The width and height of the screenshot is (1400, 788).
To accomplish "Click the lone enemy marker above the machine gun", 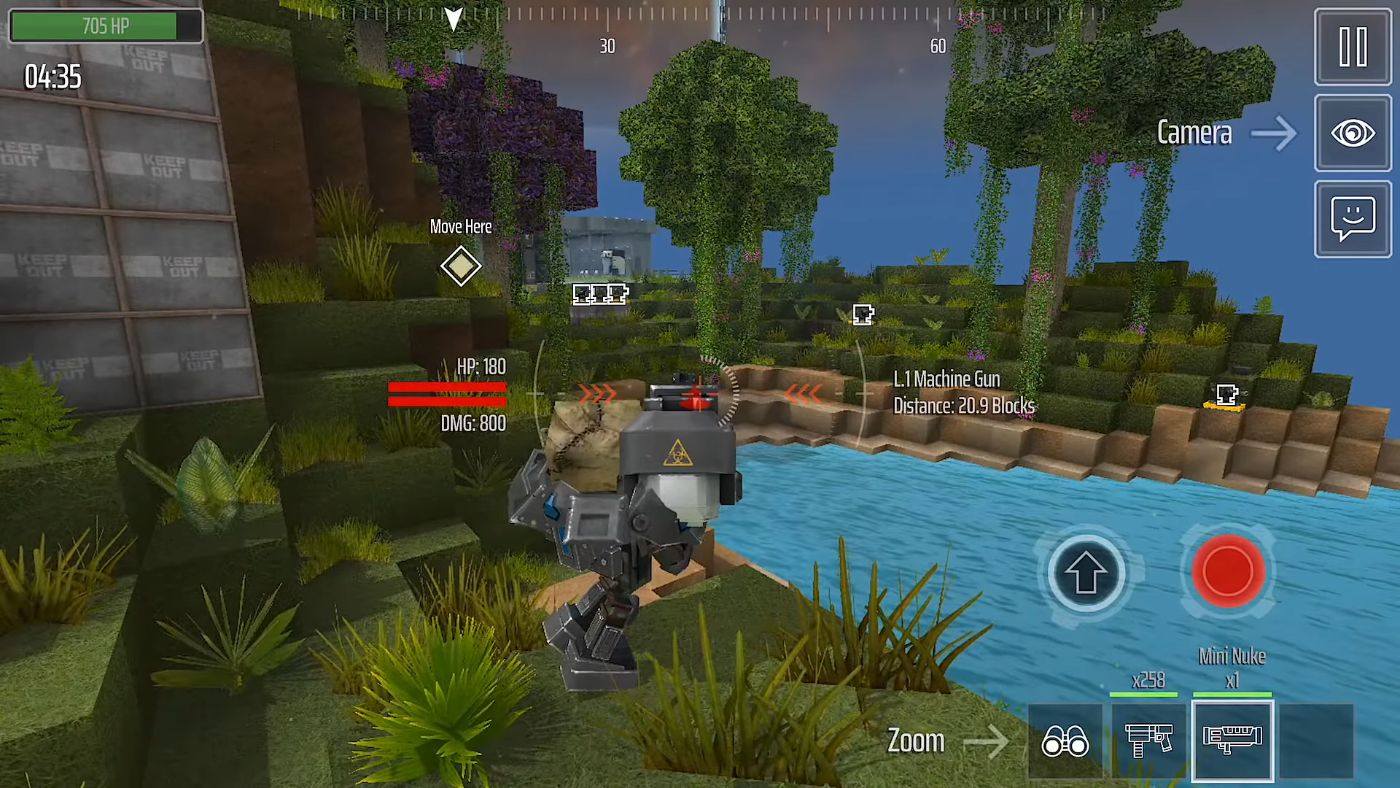I will click(861, 313).
